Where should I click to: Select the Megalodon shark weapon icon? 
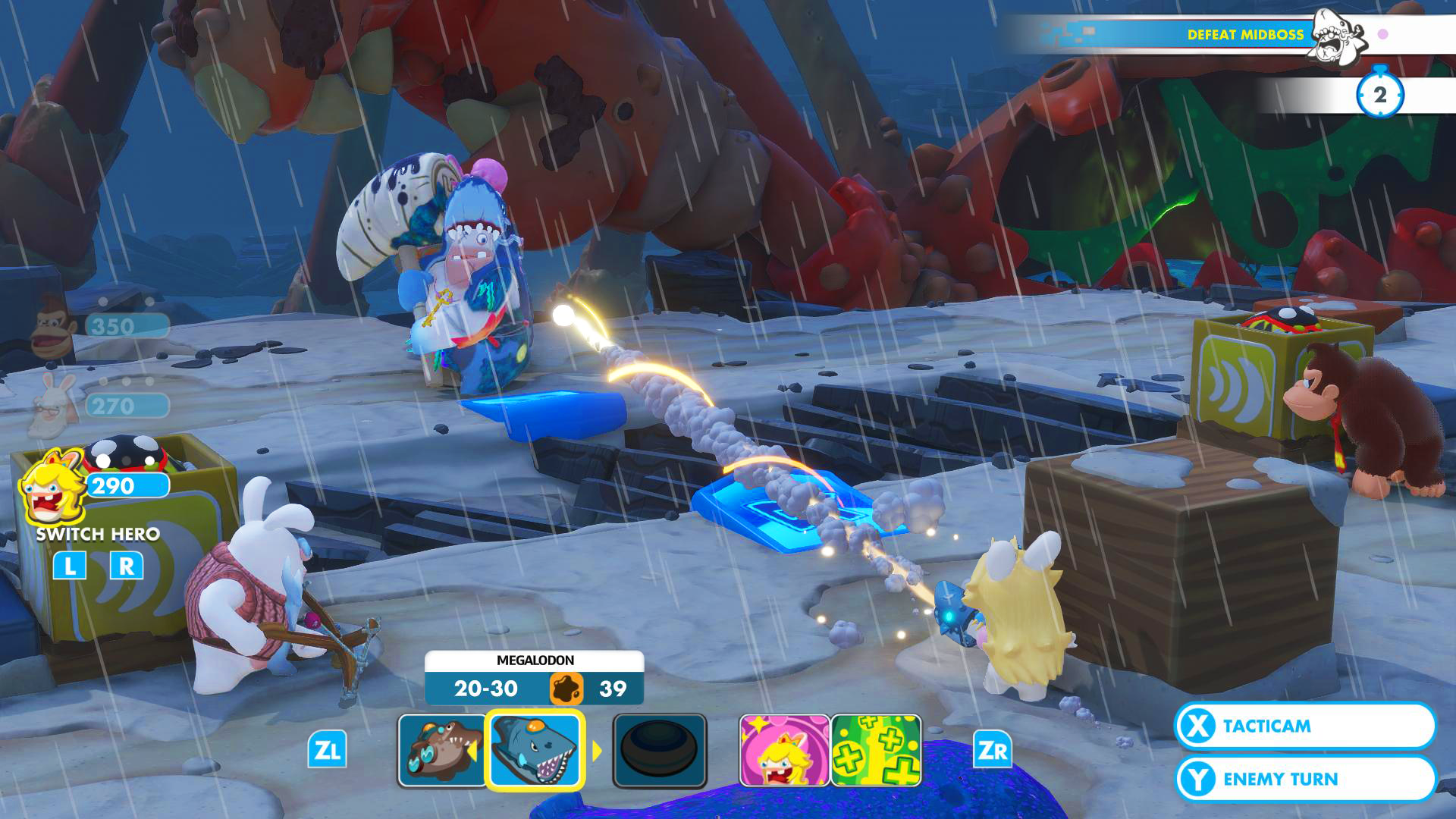coord(535,750)
